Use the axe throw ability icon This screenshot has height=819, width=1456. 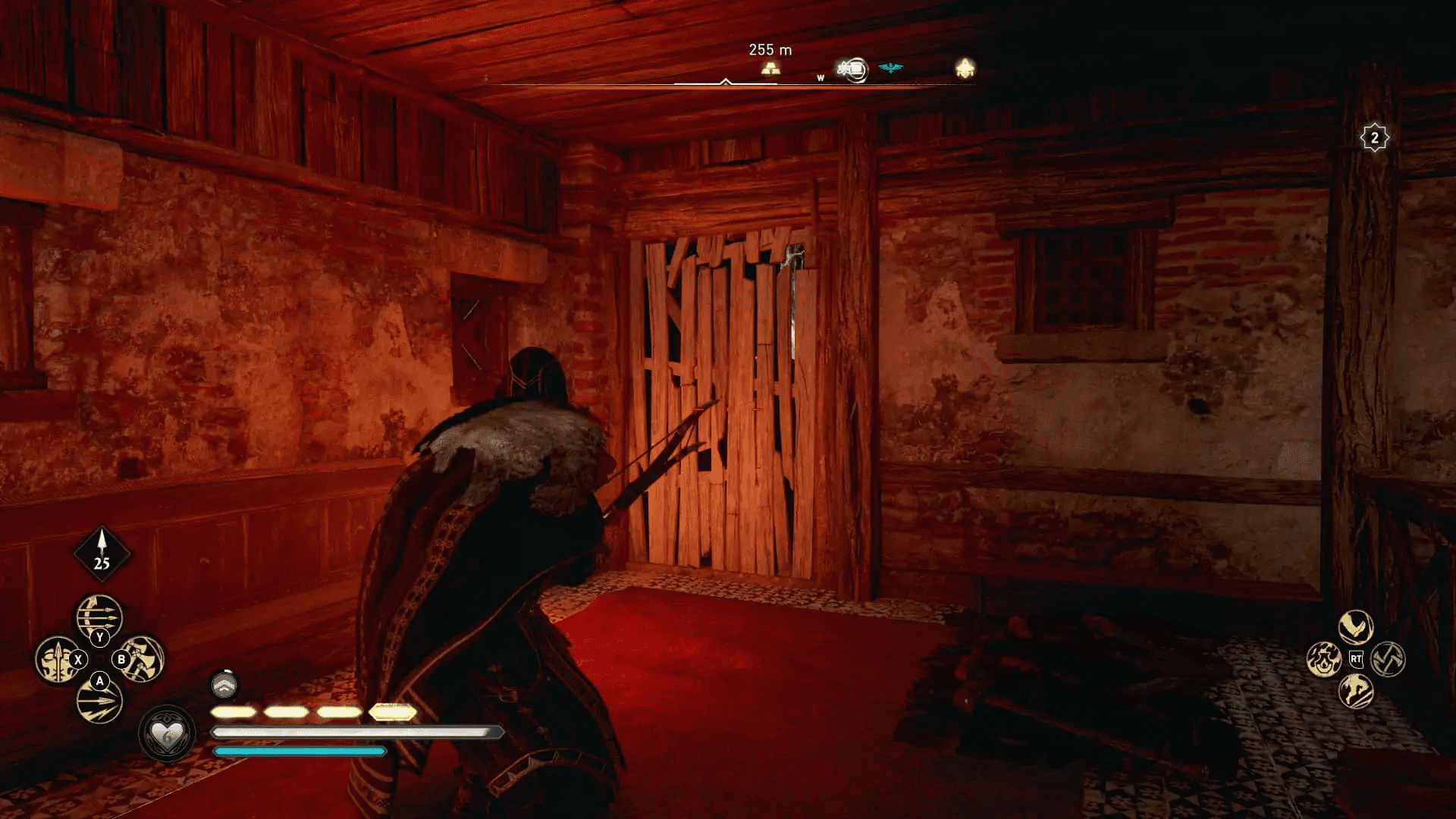coord(1388,660)
